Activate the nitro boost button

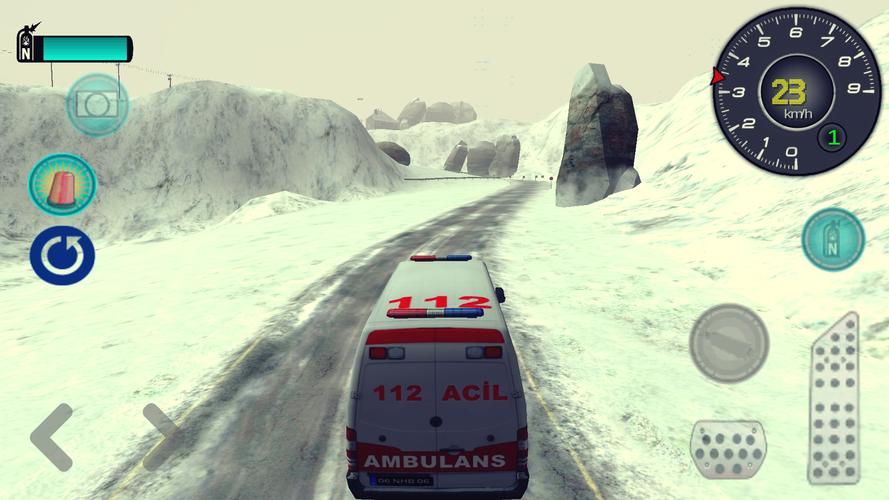[833, 240]
